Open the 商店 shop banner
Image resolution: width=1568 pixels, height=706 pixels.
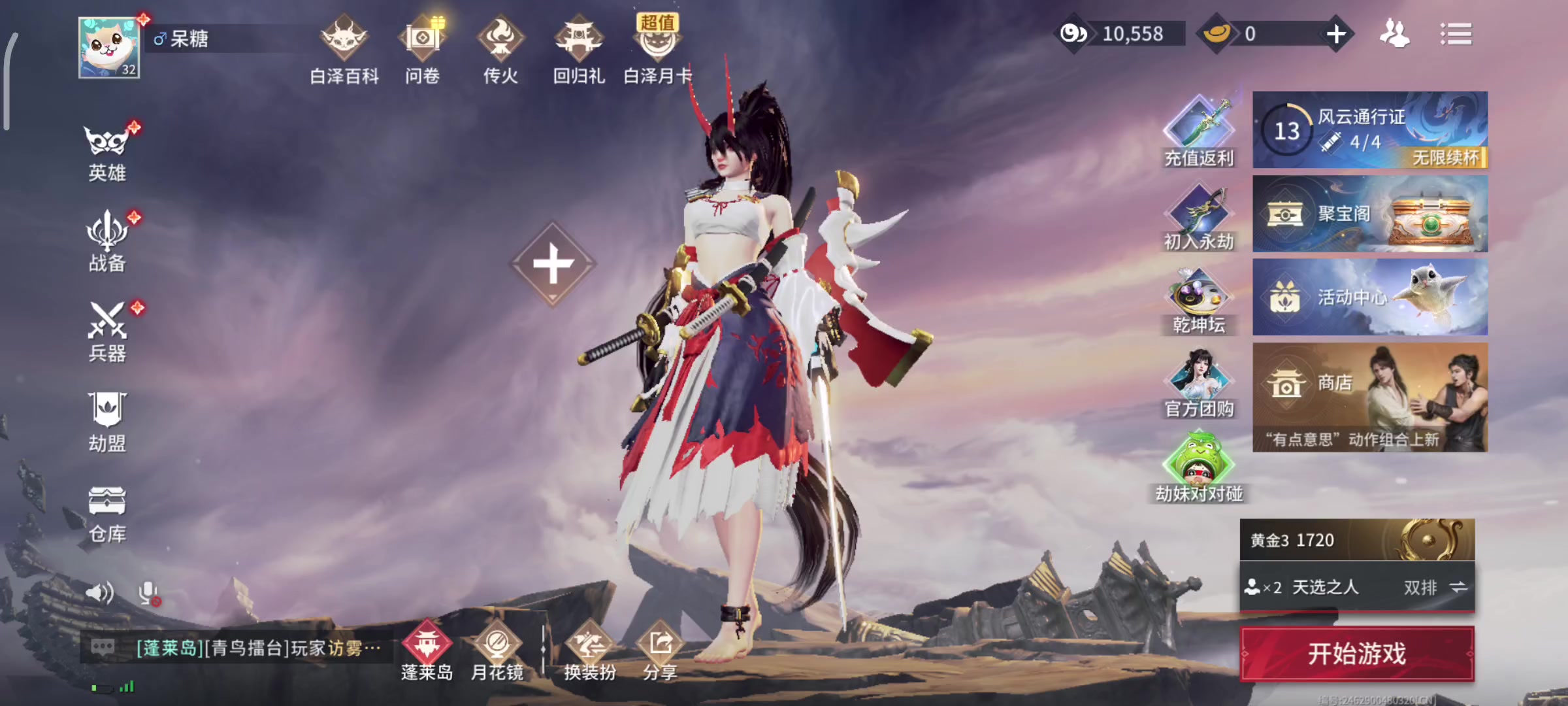pyautogui.click(x=1370, y=397)
